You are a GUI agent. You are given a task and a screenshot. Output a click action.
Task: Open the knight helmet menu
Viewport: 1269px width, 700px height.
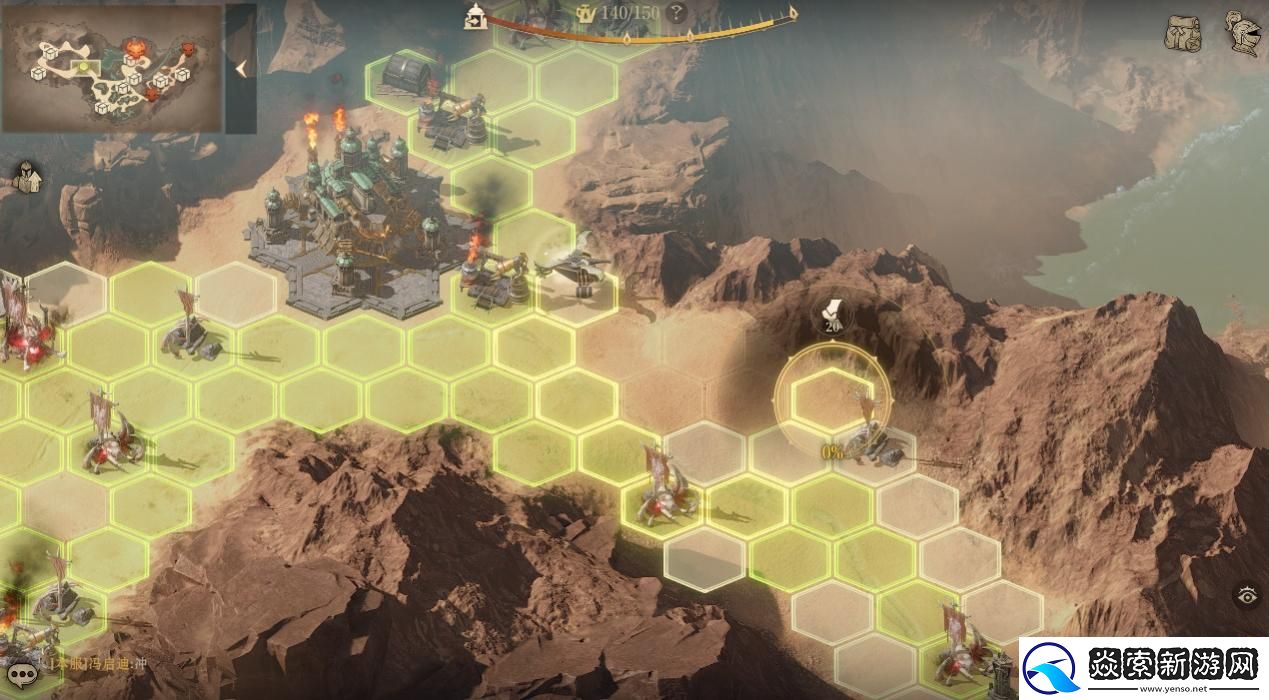[x=1243, y=34]
